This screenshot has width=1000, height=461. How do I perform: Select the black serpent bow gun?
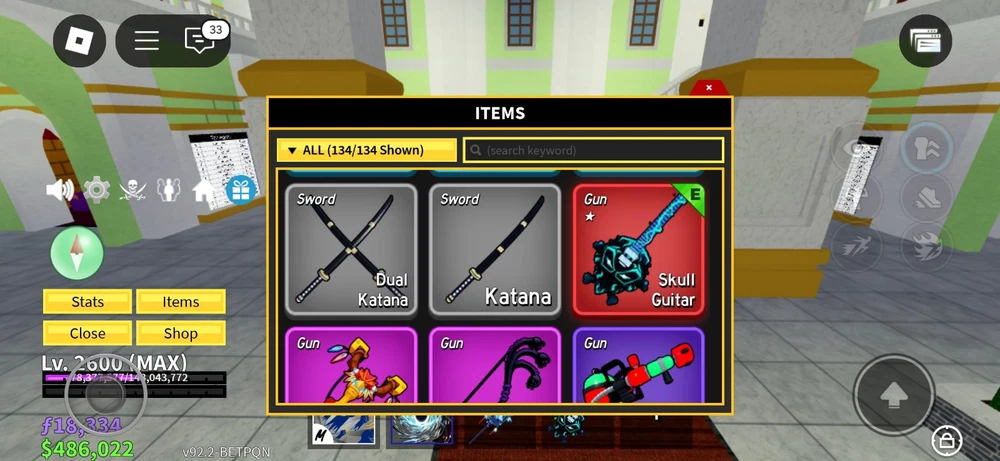tap(495, 366)
